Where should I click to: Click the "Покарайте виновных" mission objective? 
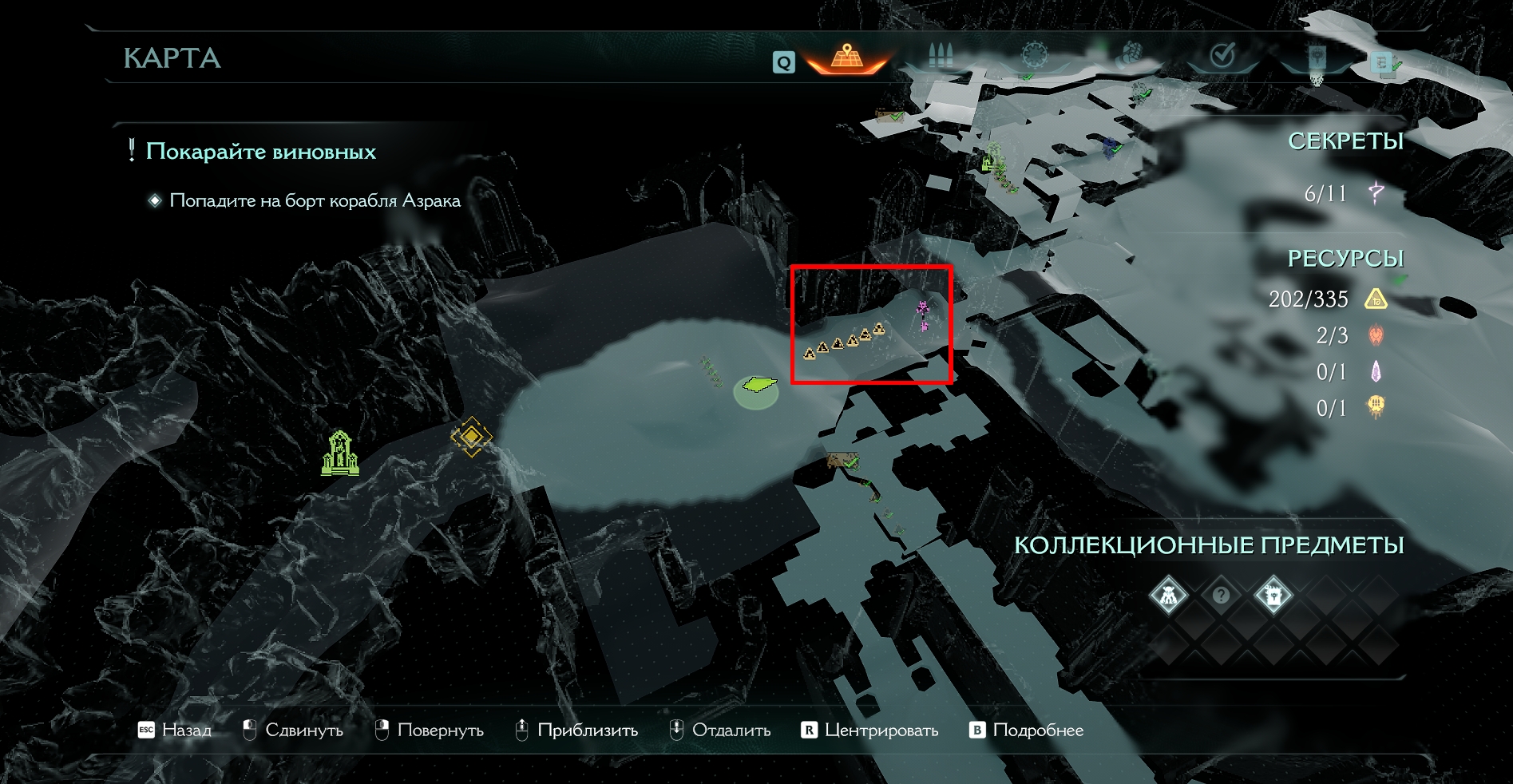260,152
